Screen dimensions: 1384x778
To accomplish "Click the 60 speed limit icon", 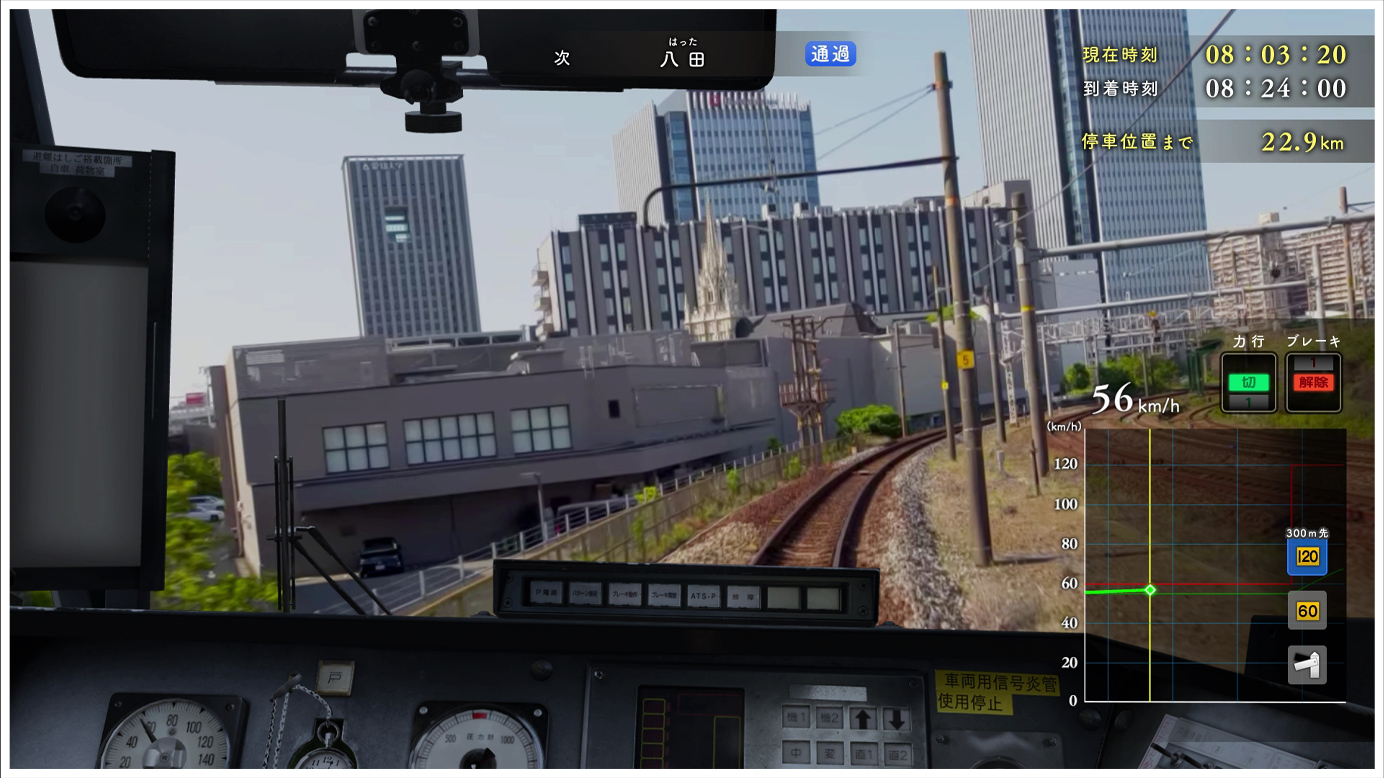I will (1307, 610).
